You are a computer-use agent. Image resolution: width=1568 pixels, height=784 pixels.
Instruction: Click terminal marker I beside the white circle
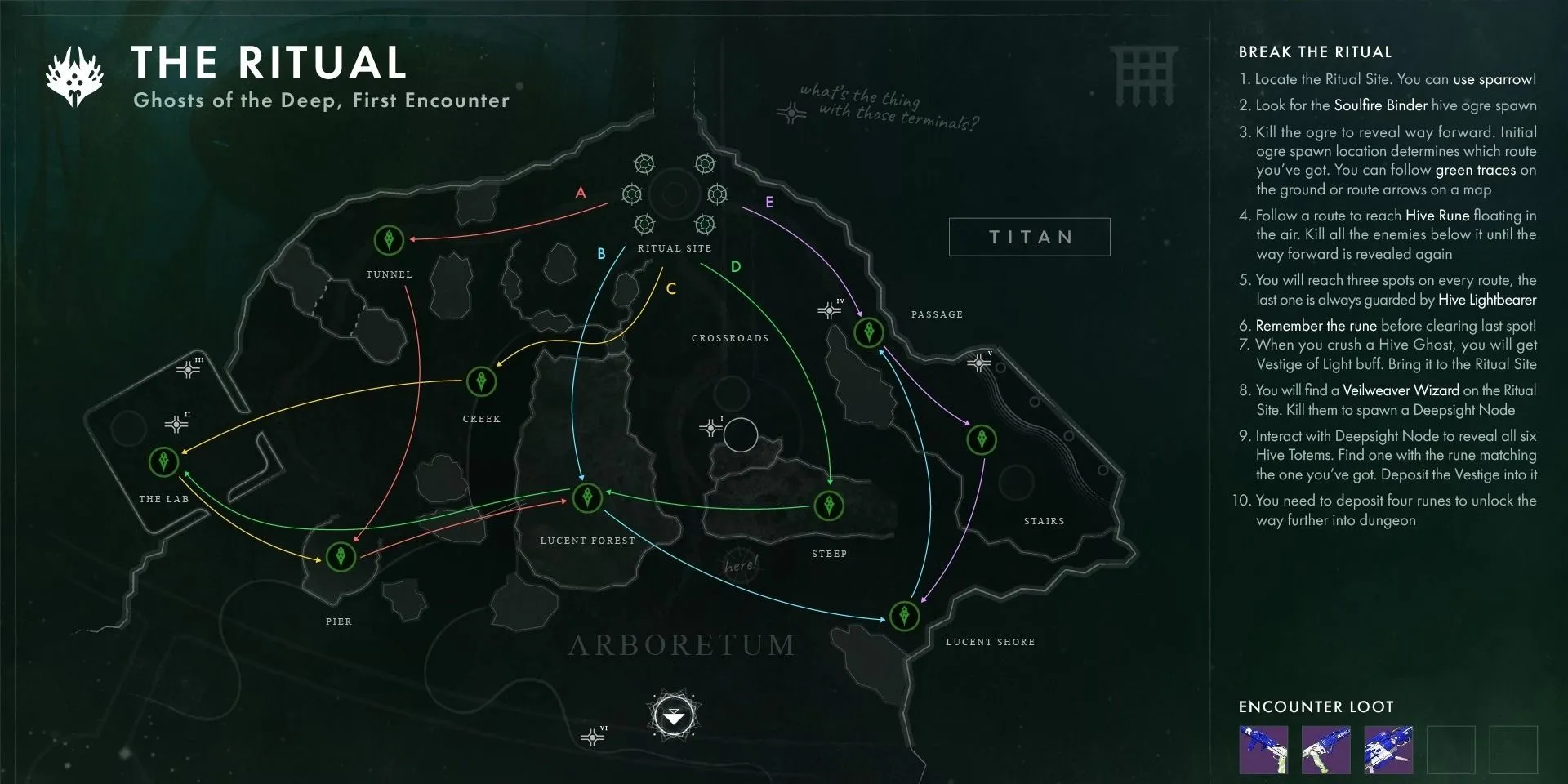tap(710, 428)
